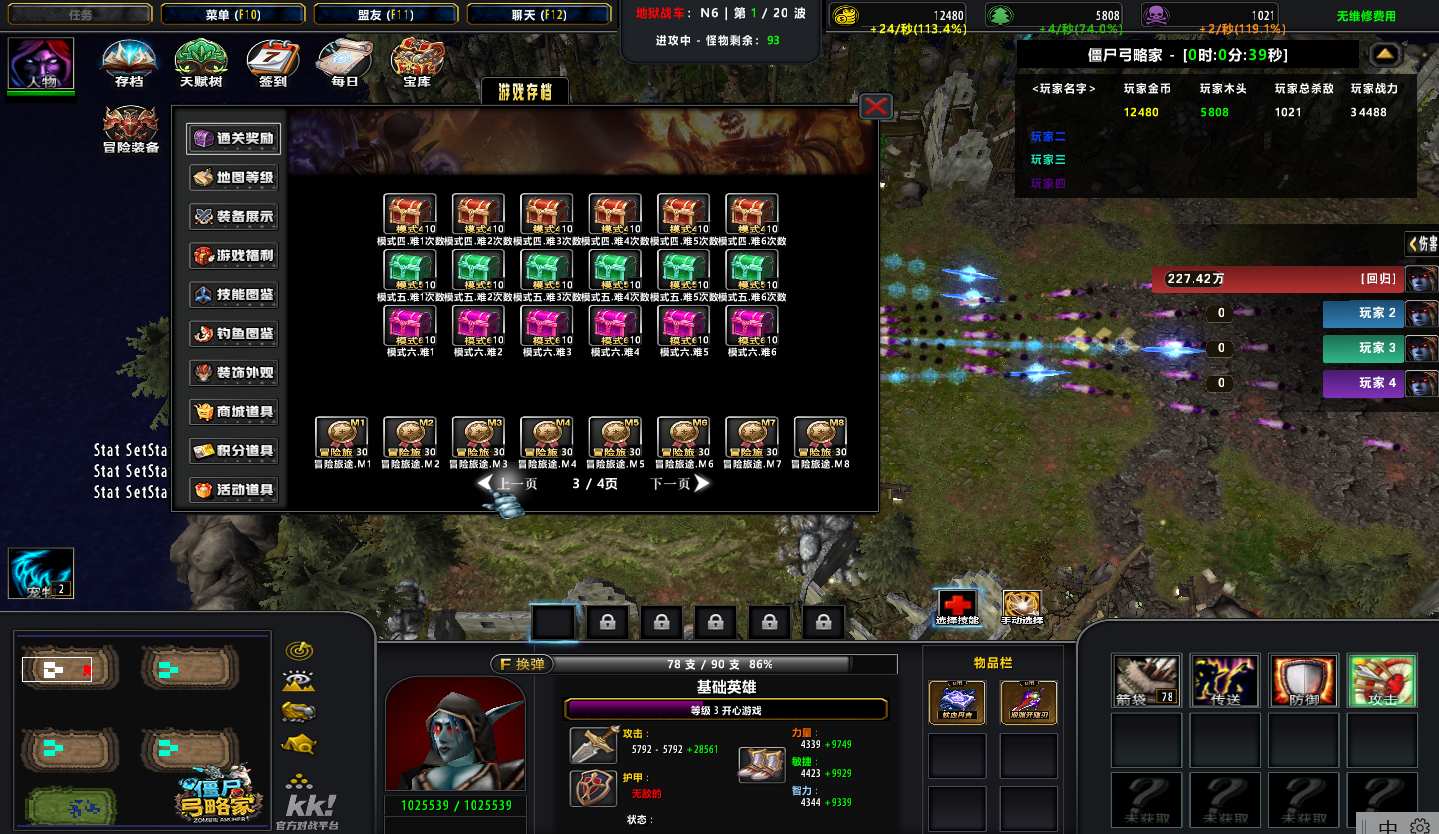Open the 技能图鉴 category

click(x=233, y=295)
